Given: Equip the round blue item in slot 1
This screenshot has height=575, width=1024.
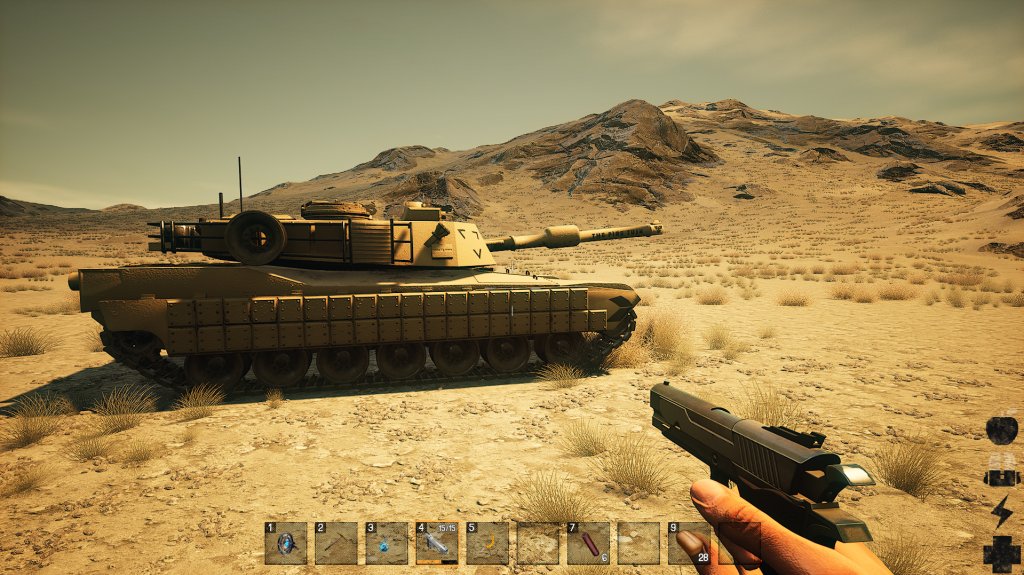Looking at the screenshot, I should click(286, 543).
